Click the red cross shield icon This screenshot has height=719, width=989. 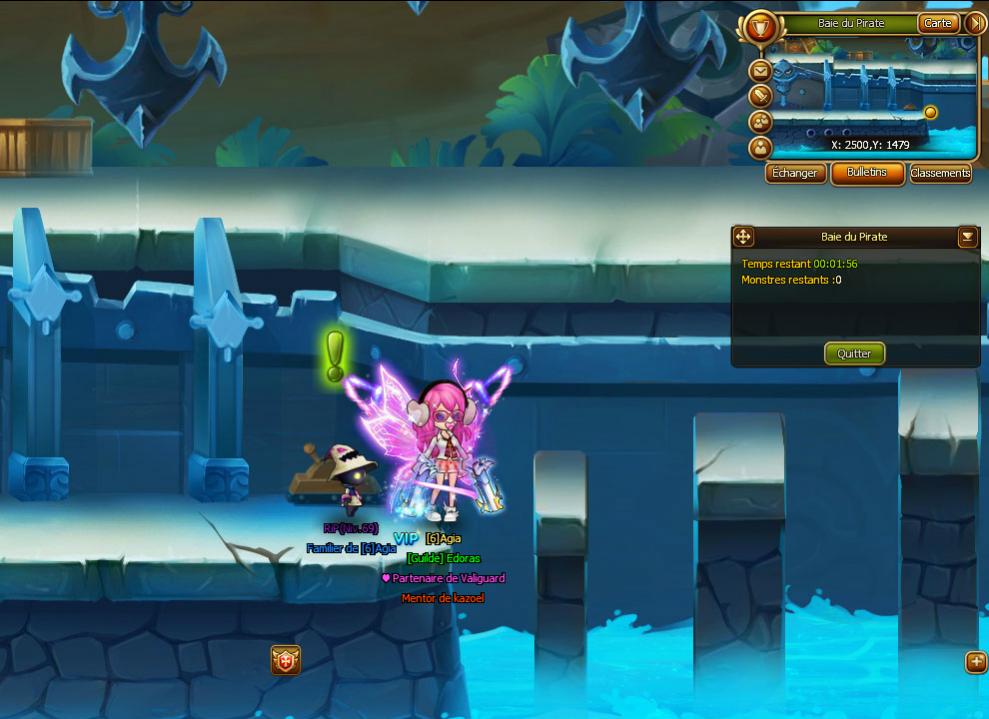click(x=285, y=660)
